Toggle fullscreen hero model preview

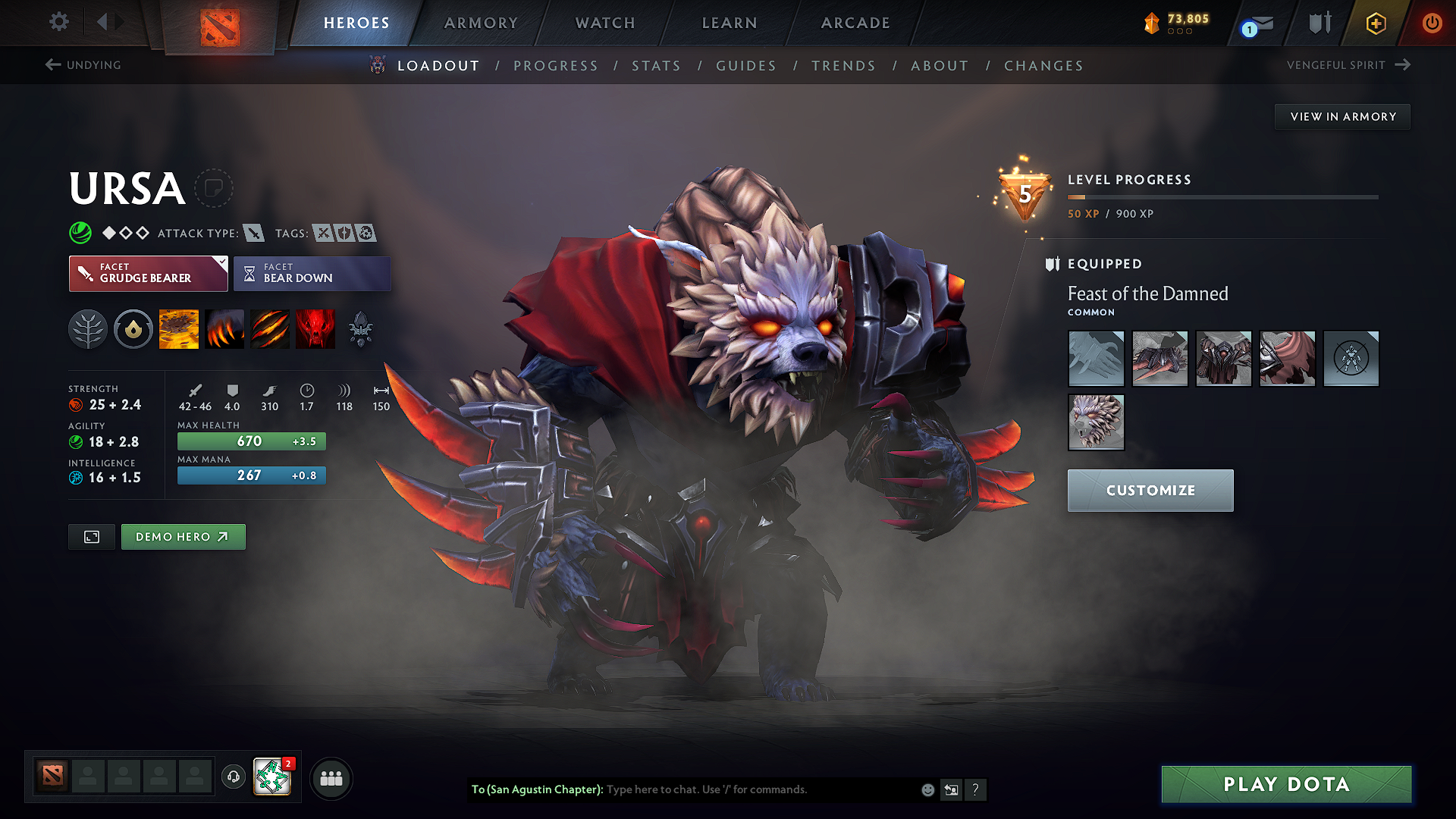(x=91, y=536)
